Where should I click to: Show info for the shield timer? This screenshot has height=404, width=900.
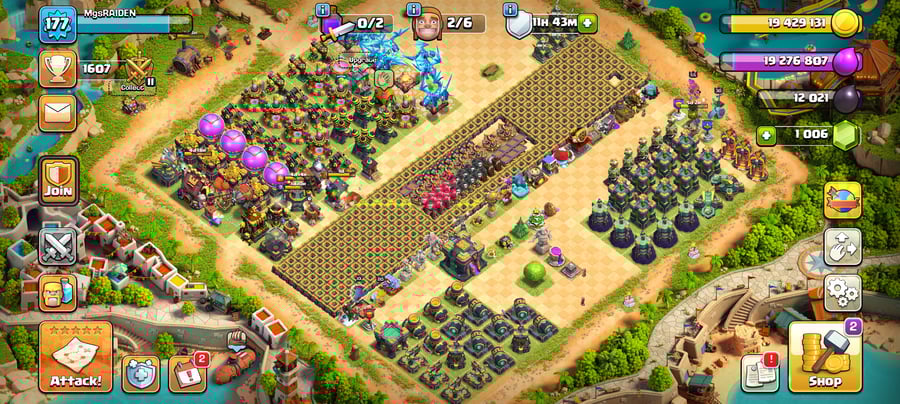tap(512, 10)
